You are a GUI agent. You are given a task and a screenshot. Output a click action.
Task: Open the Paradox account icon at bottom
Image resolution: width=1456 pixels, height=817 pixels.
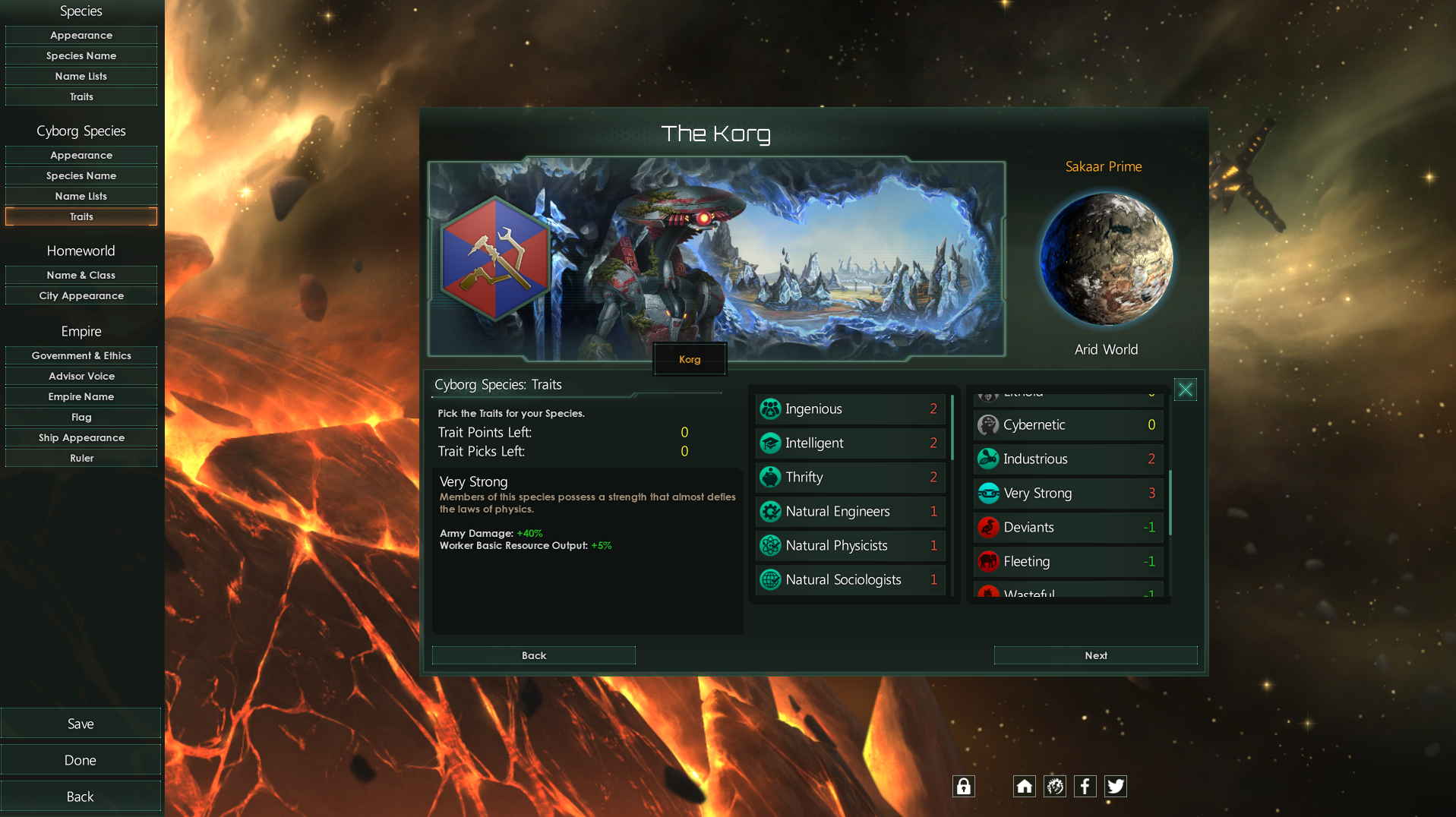click(x=1054, y=786)
